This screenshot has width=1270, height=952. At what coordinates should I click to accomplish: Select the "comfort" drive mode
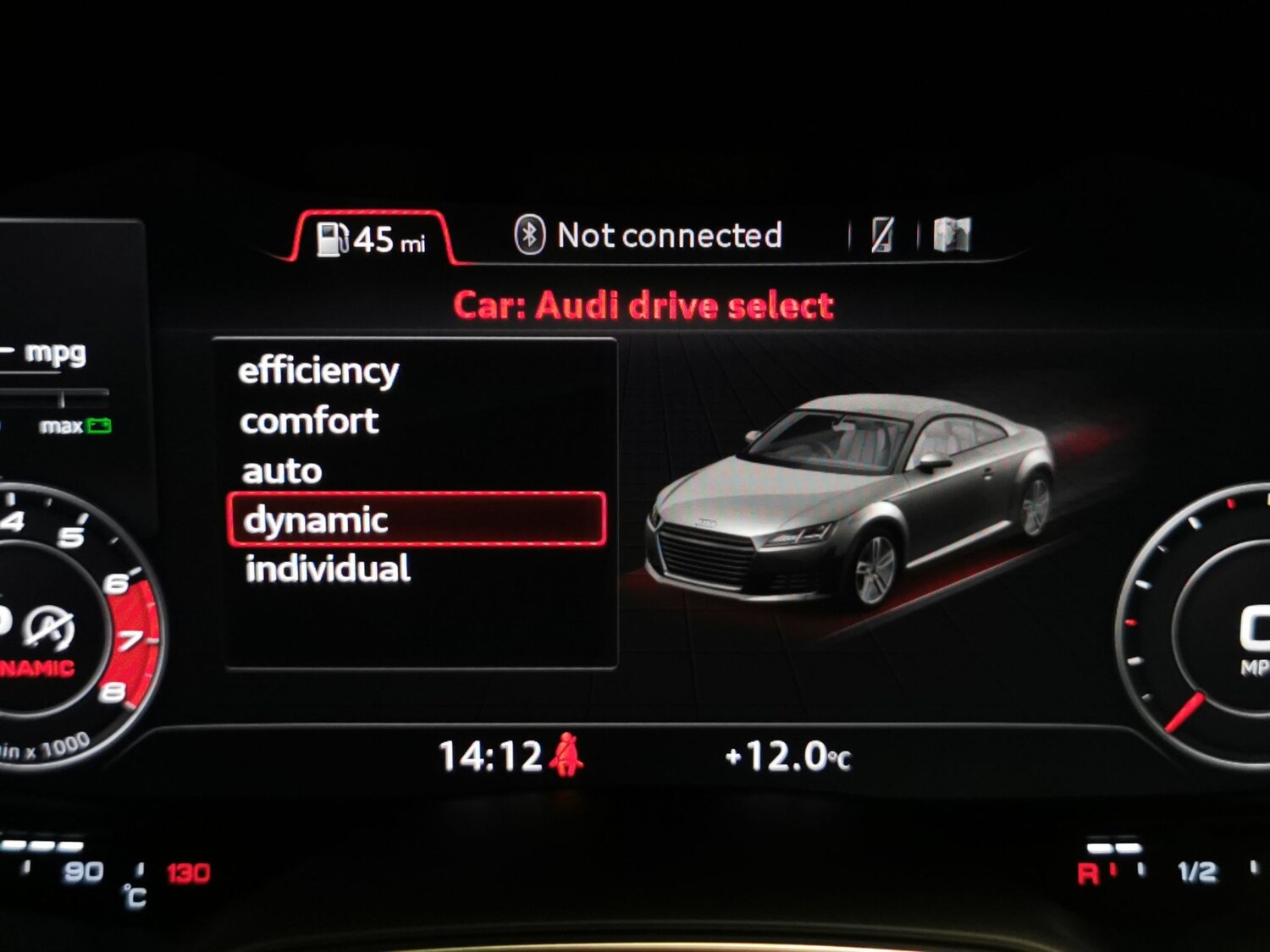(308, 420)
